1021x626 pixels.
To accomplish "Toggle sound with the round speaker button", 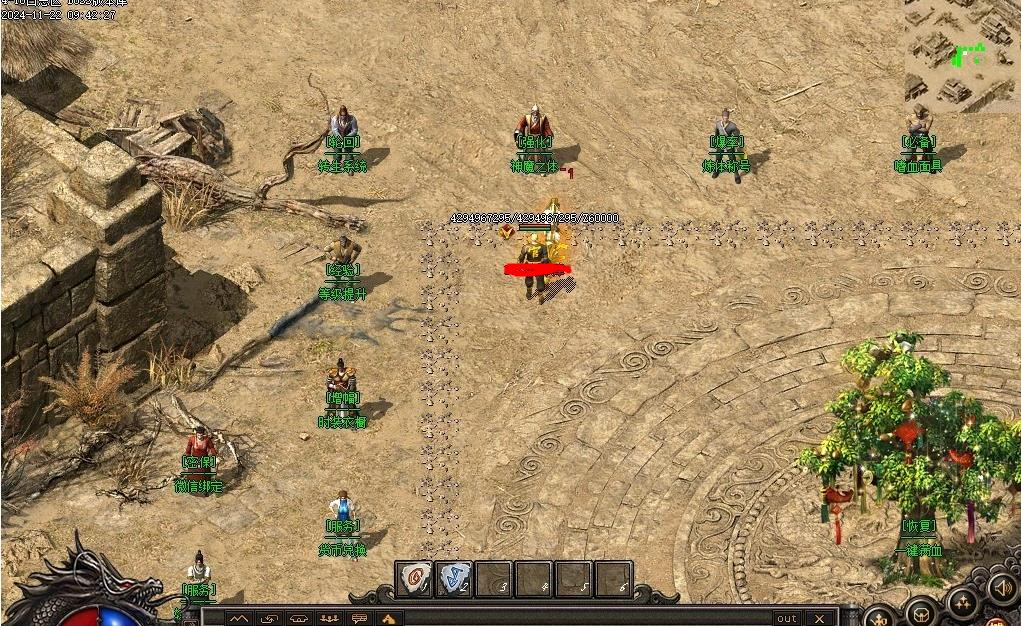I will 1001,588.
